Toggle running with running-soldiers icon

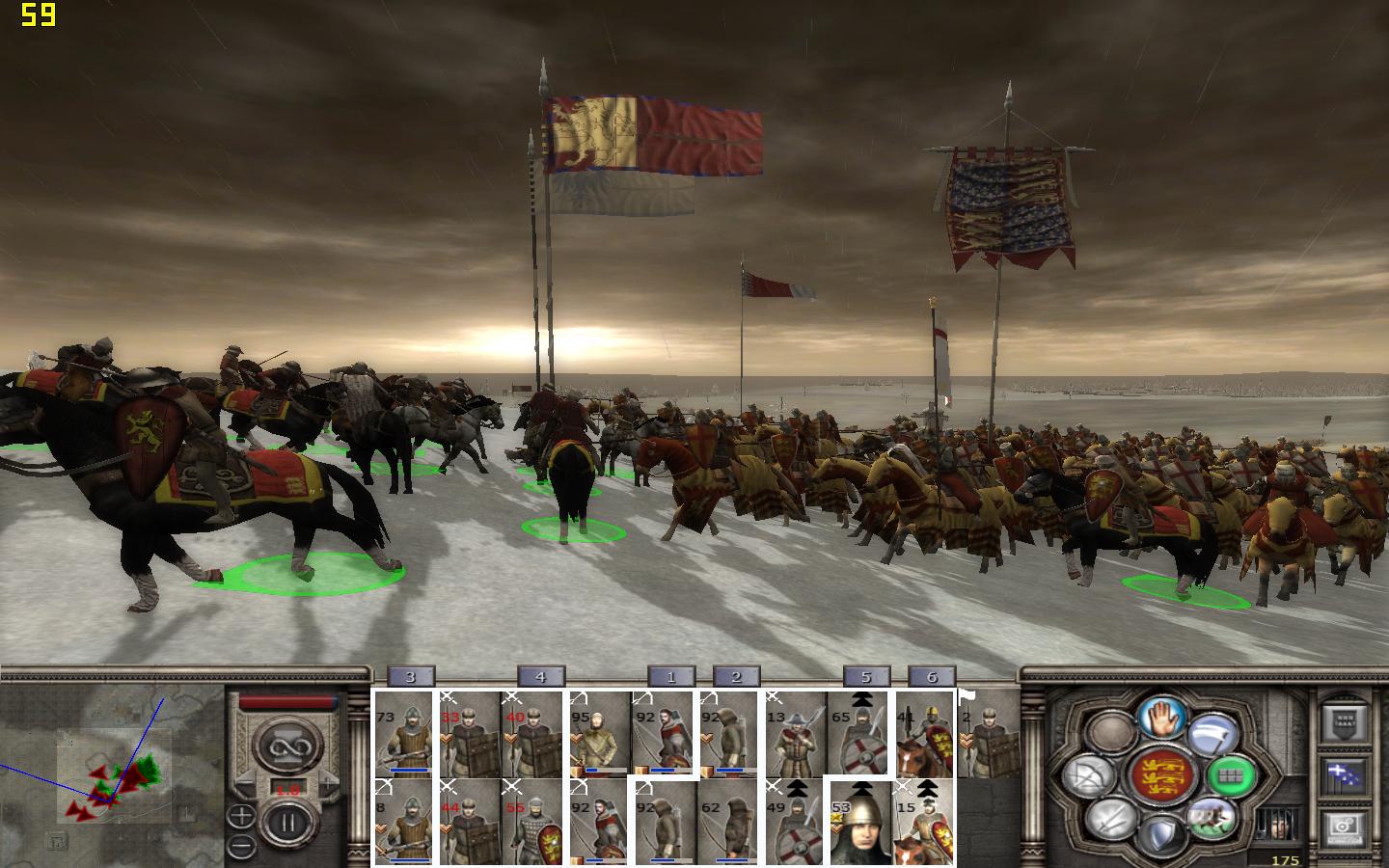pos(1210,820)
